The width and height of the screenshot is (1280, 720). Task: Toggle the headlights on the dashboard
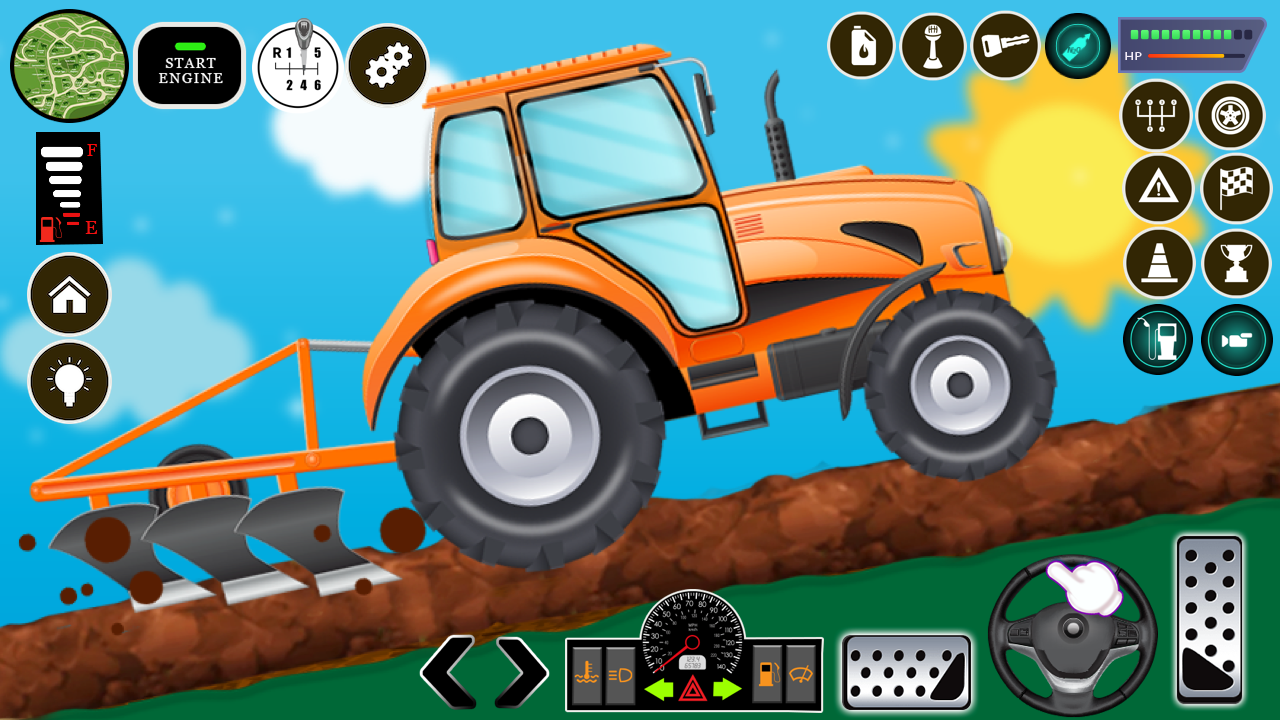(x=620, y=675)
